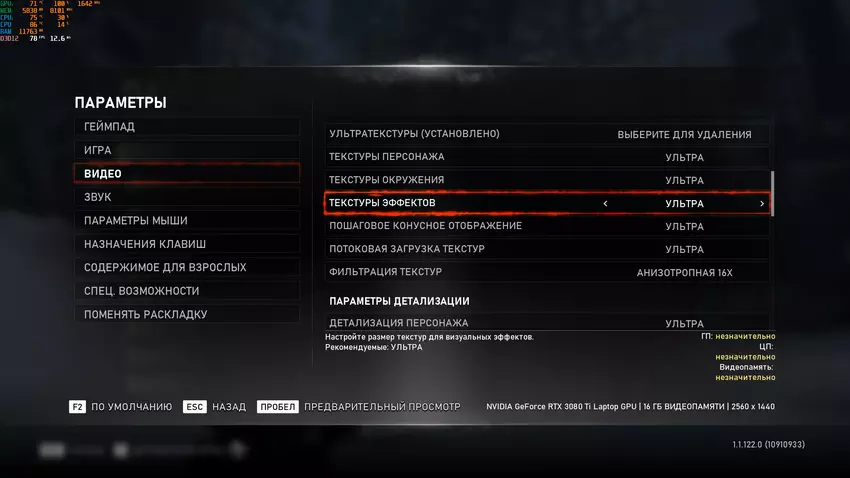Open СПЕЦ. ВОЗМОЖНОСТИ section
The image size is (850, 478).
[x=186, y=291]
